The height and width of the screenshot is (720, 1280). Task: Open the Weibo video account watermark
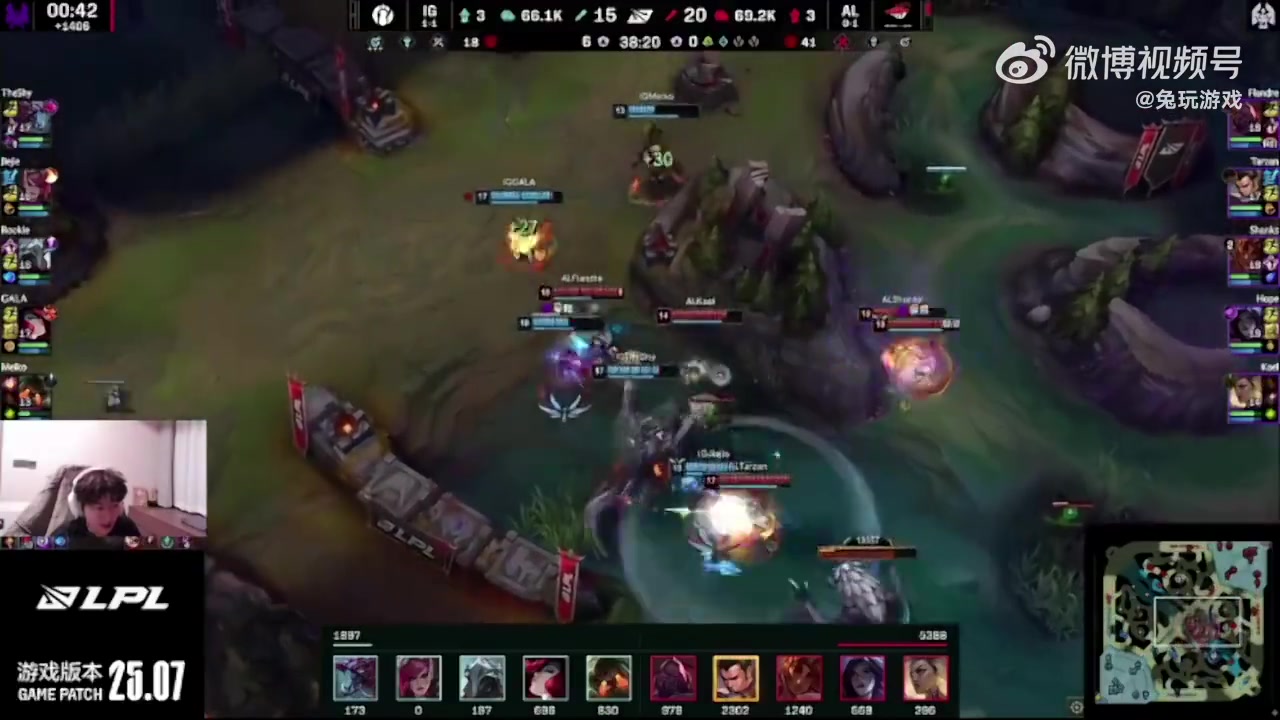[x=1120, y=63]
